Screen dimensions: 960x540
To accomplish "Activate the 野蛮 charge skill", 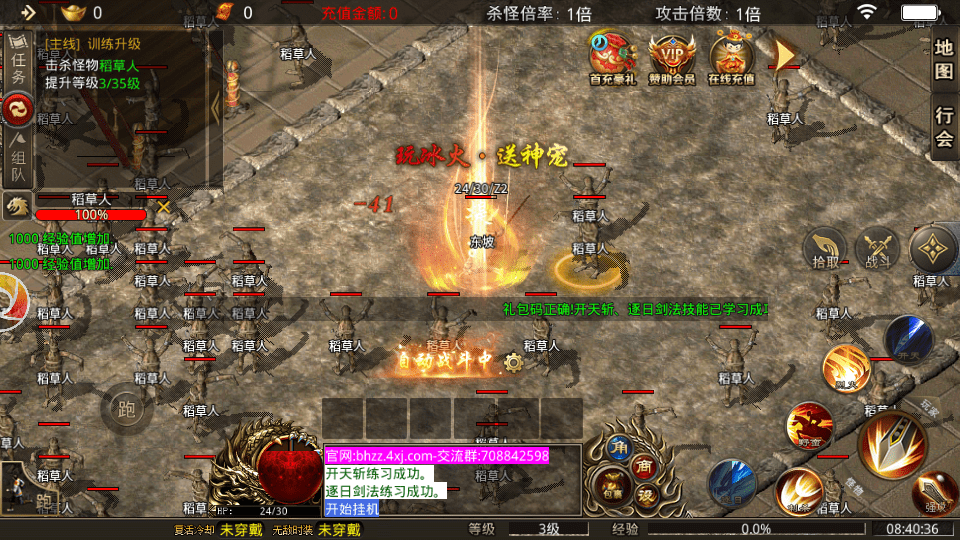I will coord(809,427).
